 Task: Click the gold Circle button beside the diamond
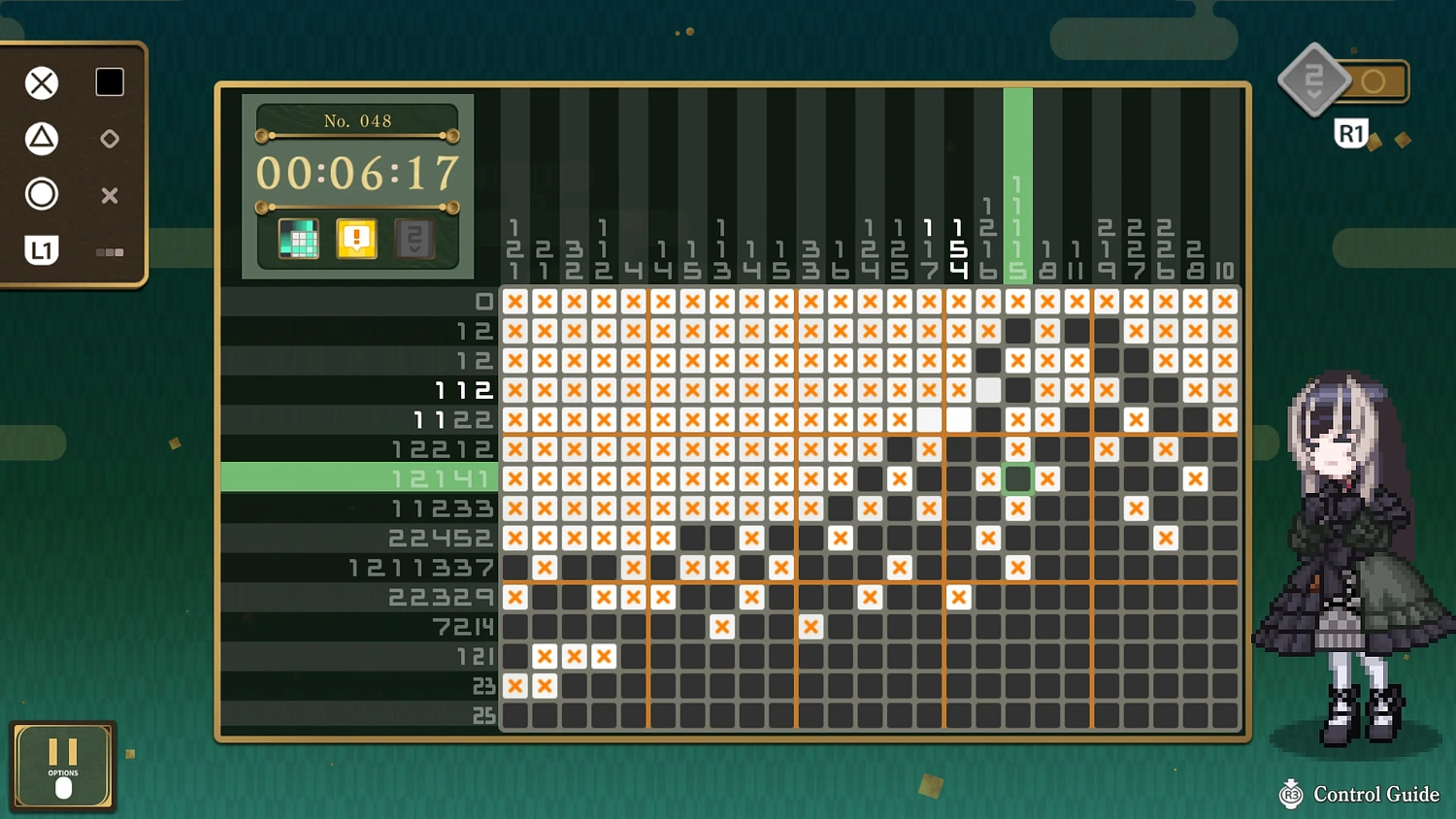tap(1374, 82)
